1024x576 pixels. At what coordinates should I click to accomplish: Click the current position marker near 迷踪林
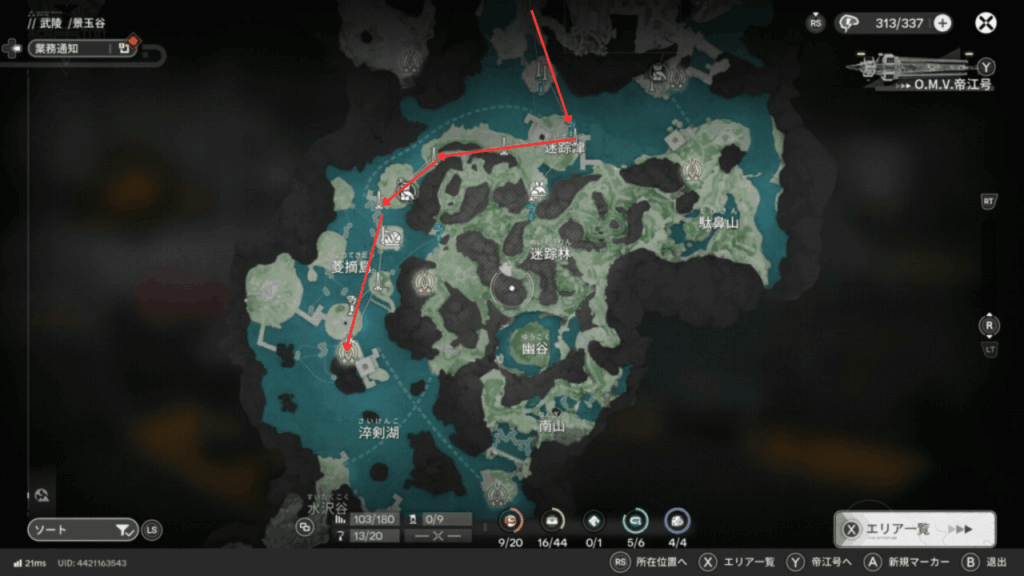pyautogui.click(x=512, y=288)
